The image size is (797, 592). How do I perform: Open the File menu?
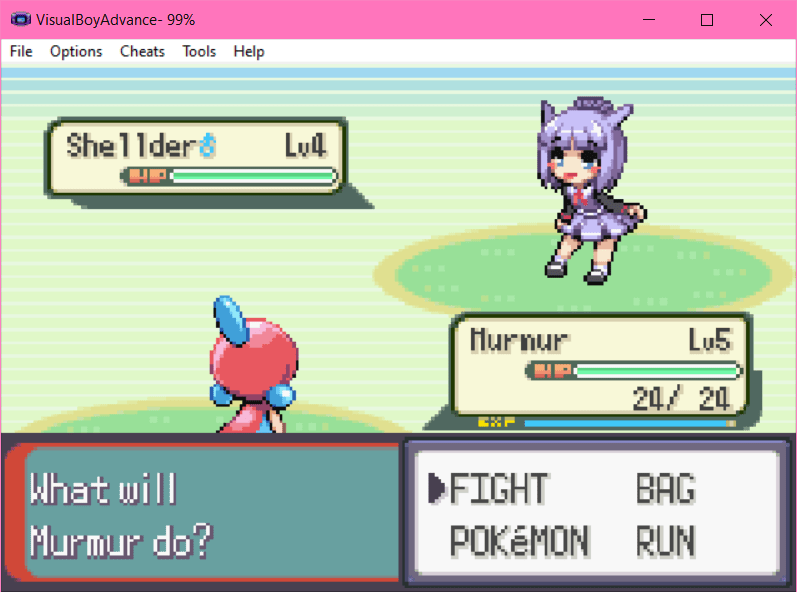click(x=21, y=51)
